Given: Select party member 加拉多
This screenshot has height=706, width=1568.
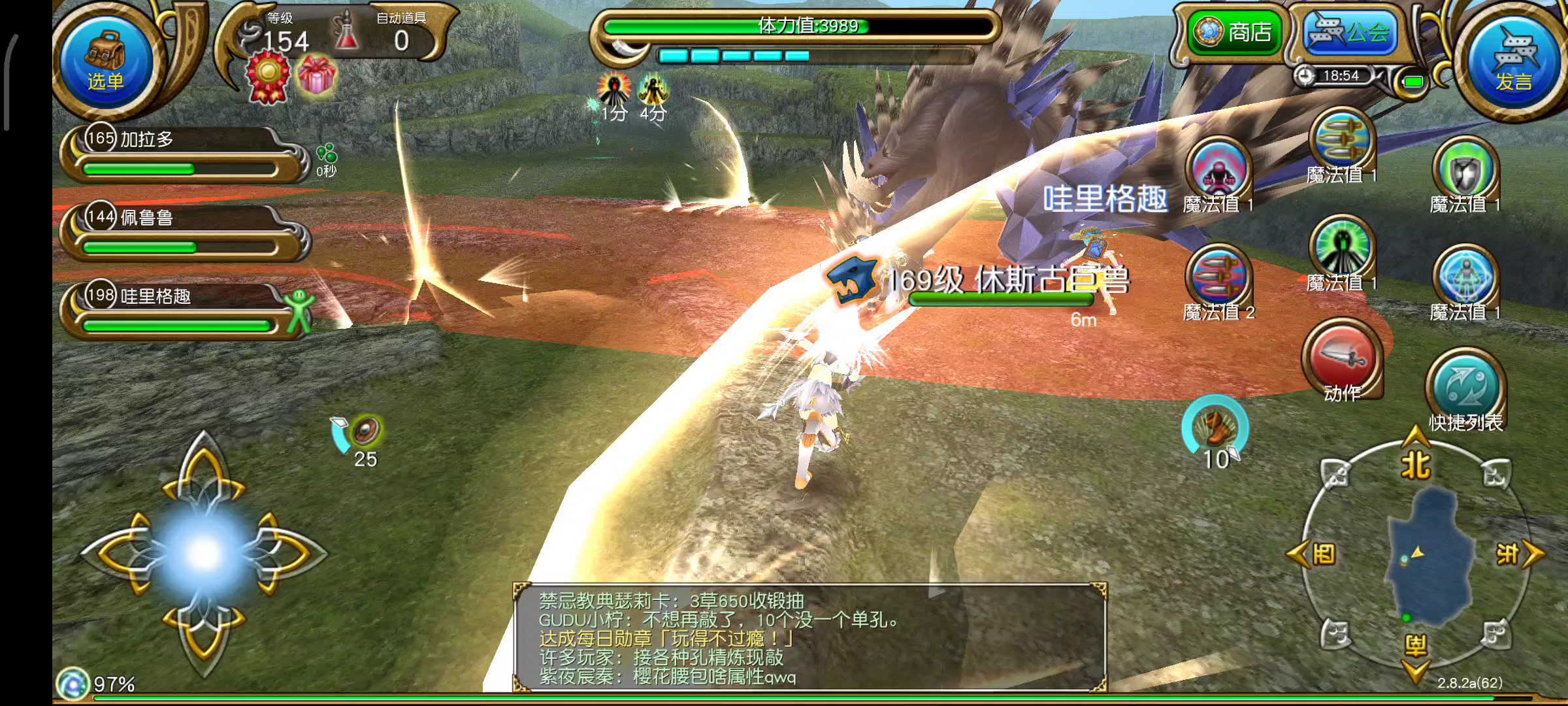Looking at the screenshot, I should pos(183,154).
